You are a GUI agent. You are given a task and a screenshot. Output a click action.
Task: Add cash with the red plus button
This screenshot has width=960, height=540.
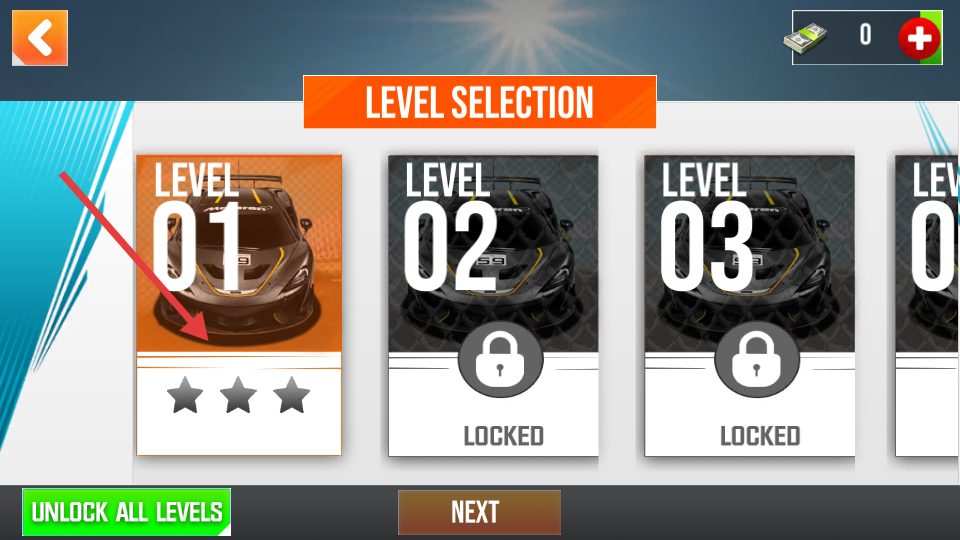918,39
